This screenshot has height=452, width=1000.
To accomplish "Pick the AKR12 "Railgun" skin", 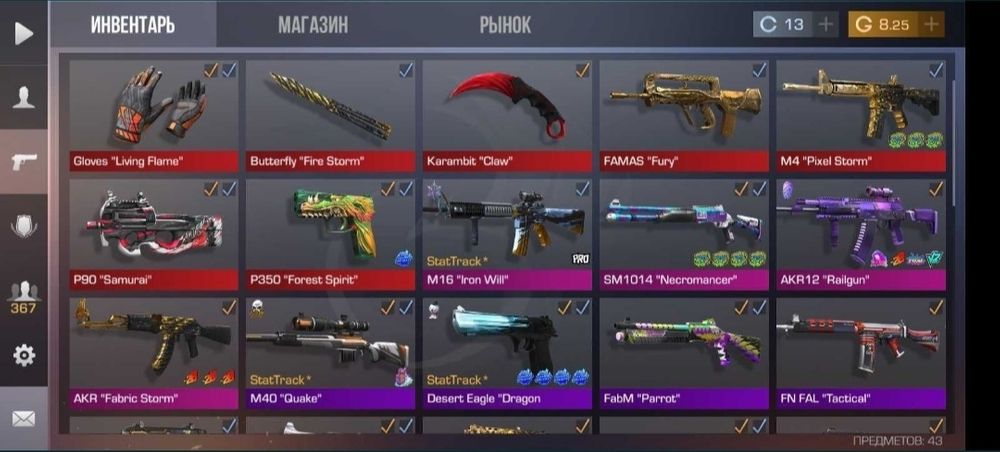I will point(861,232).
